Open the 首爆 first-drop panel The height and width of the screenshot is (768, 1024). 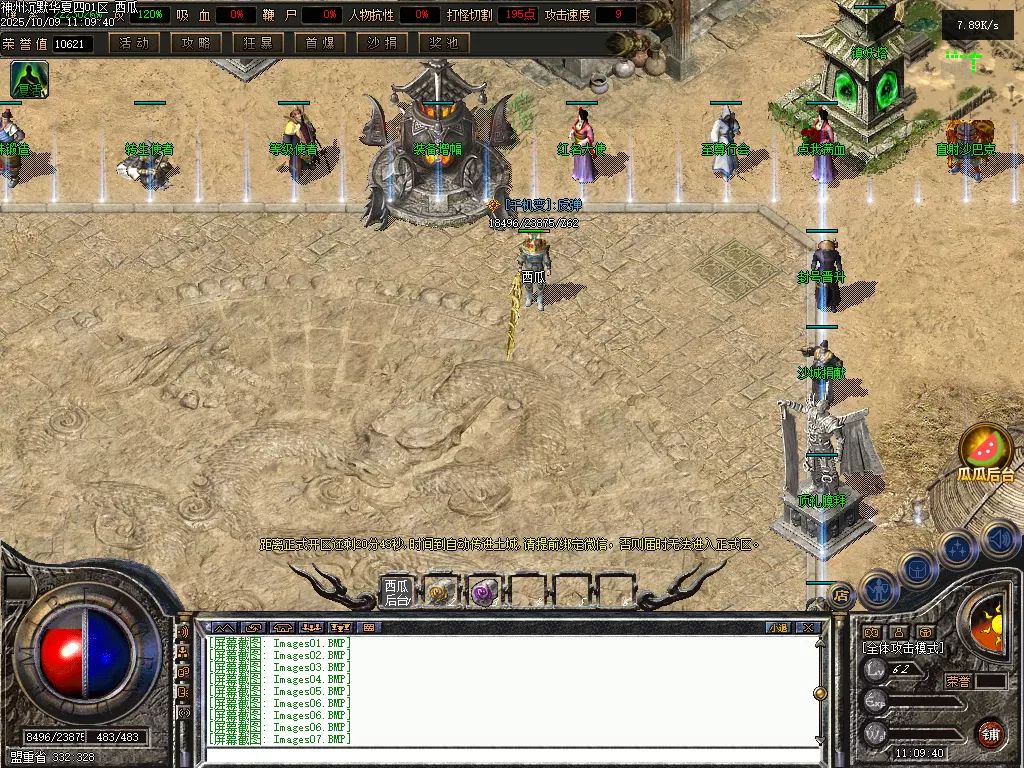320,43
